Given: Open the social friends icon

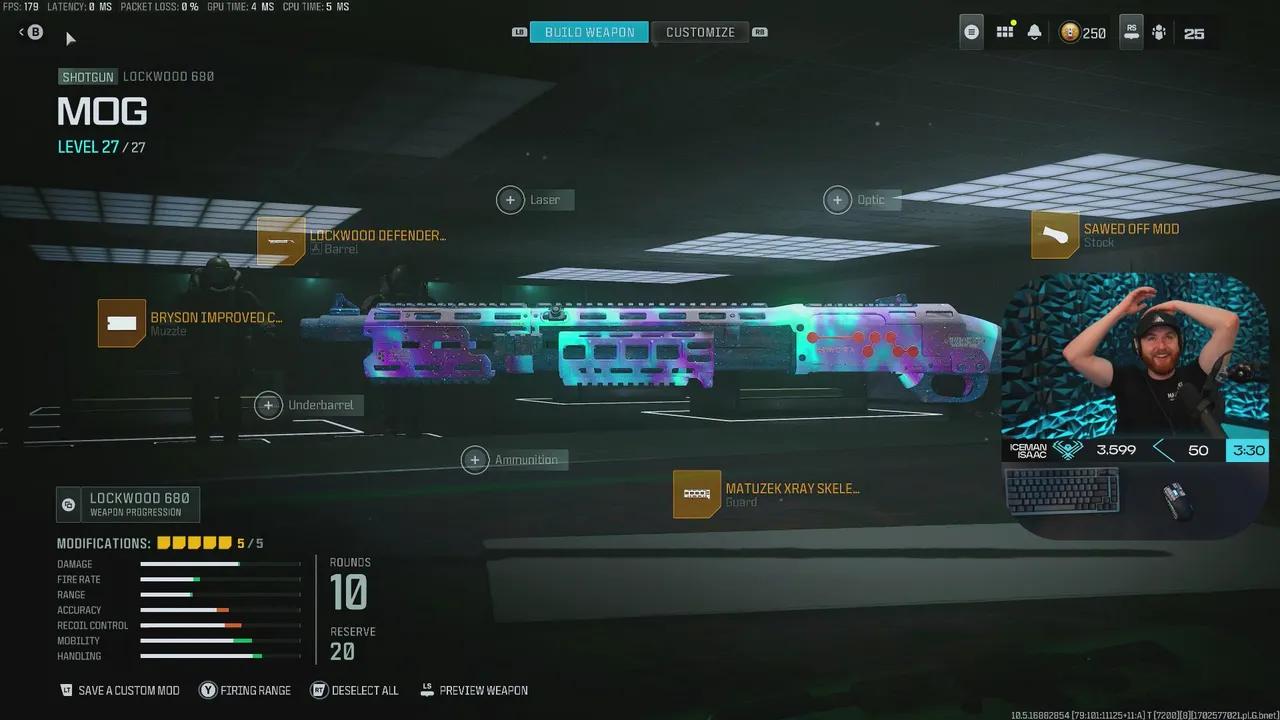Looking at the screenshot, I should pyautogui.click(x=1158, y=32).
